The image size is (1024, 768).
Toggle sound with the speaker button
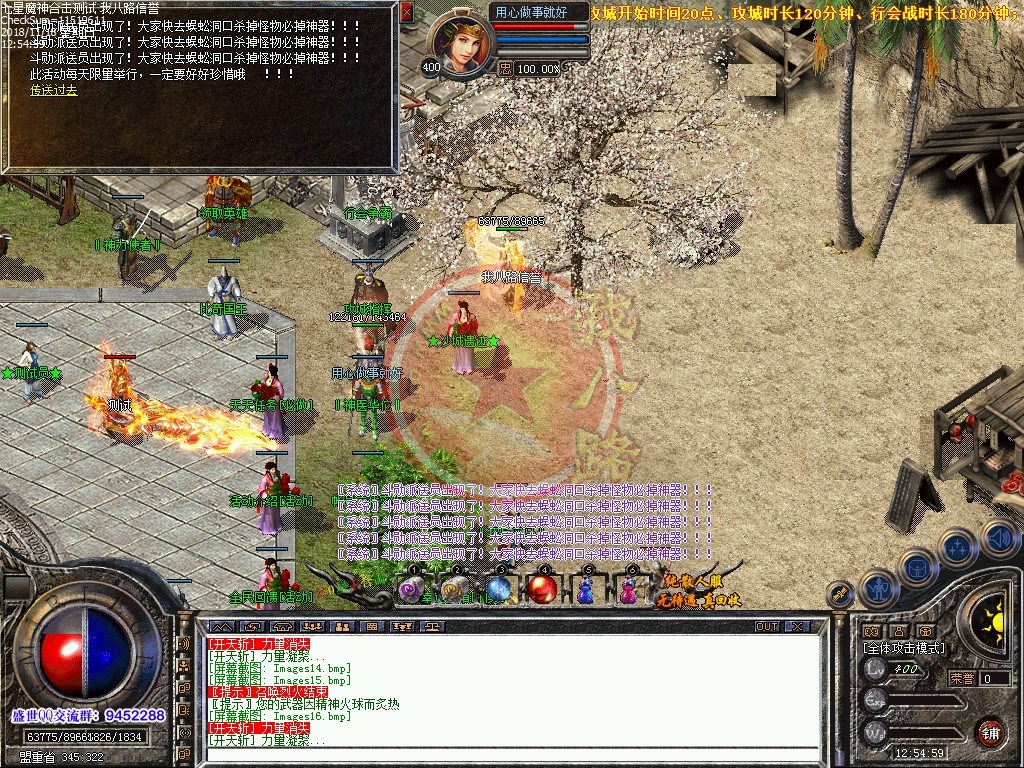click(998, 538)
